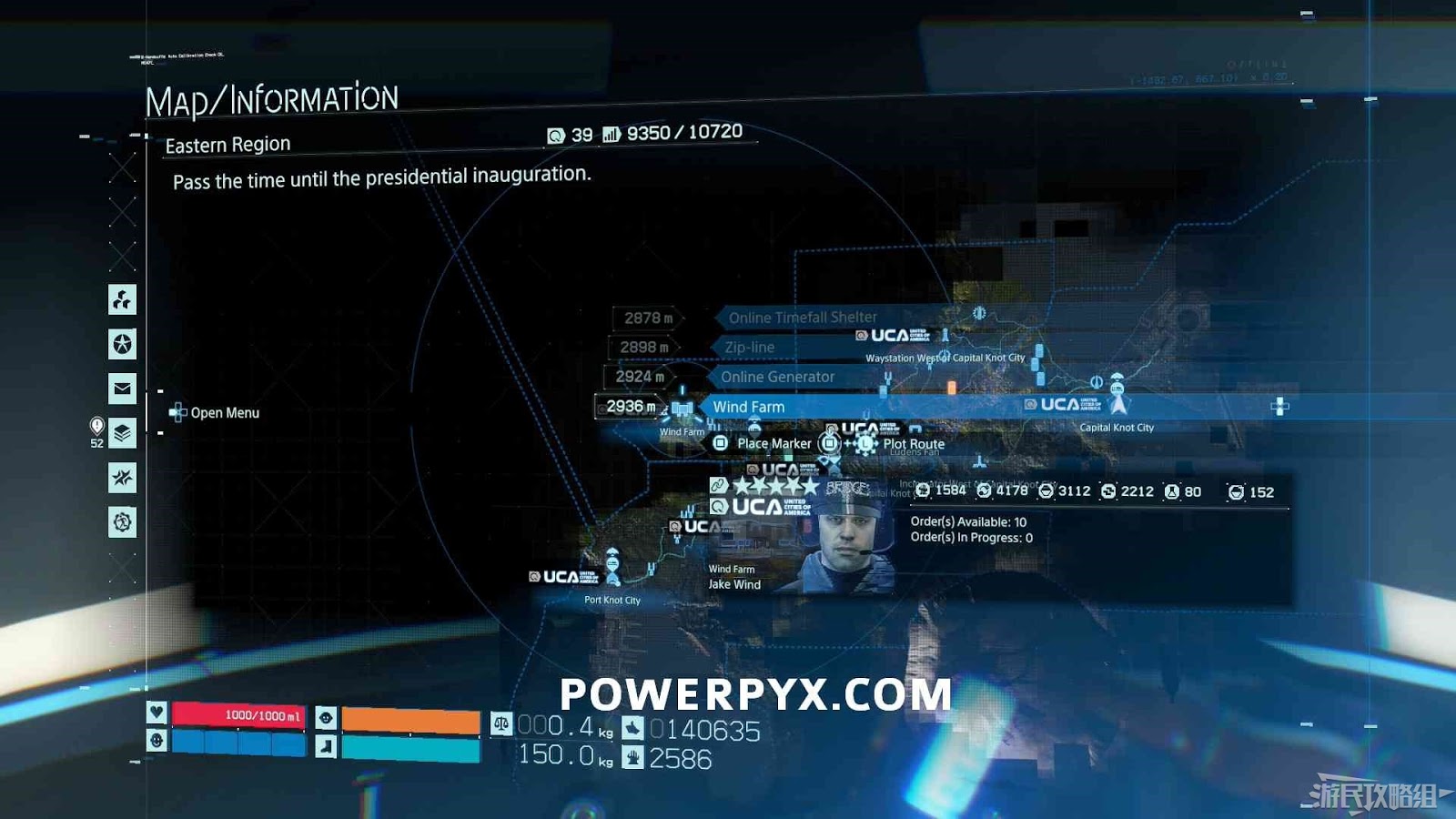1456x819 pixels.
Task: Click the Open Menu label
Action: (x=224, y=413)
